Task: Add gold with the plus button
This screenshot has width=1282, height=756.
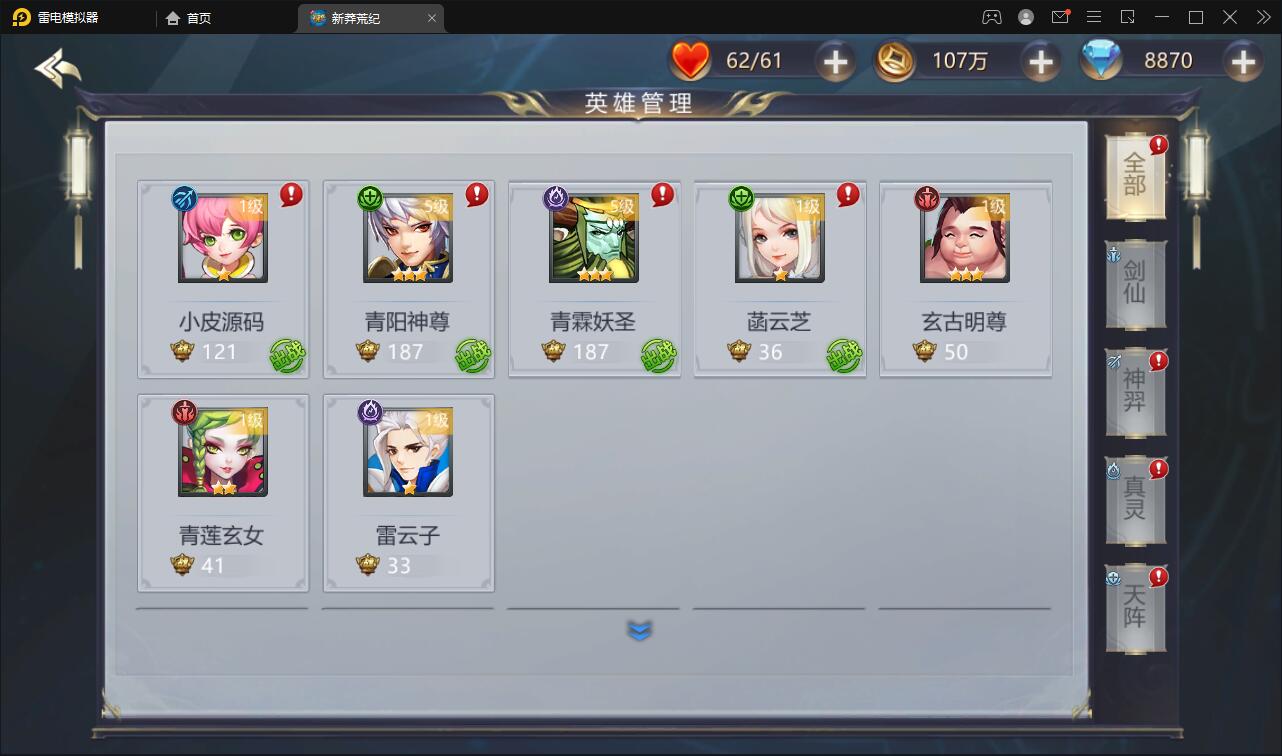Action: click(x=1040, y=60)
